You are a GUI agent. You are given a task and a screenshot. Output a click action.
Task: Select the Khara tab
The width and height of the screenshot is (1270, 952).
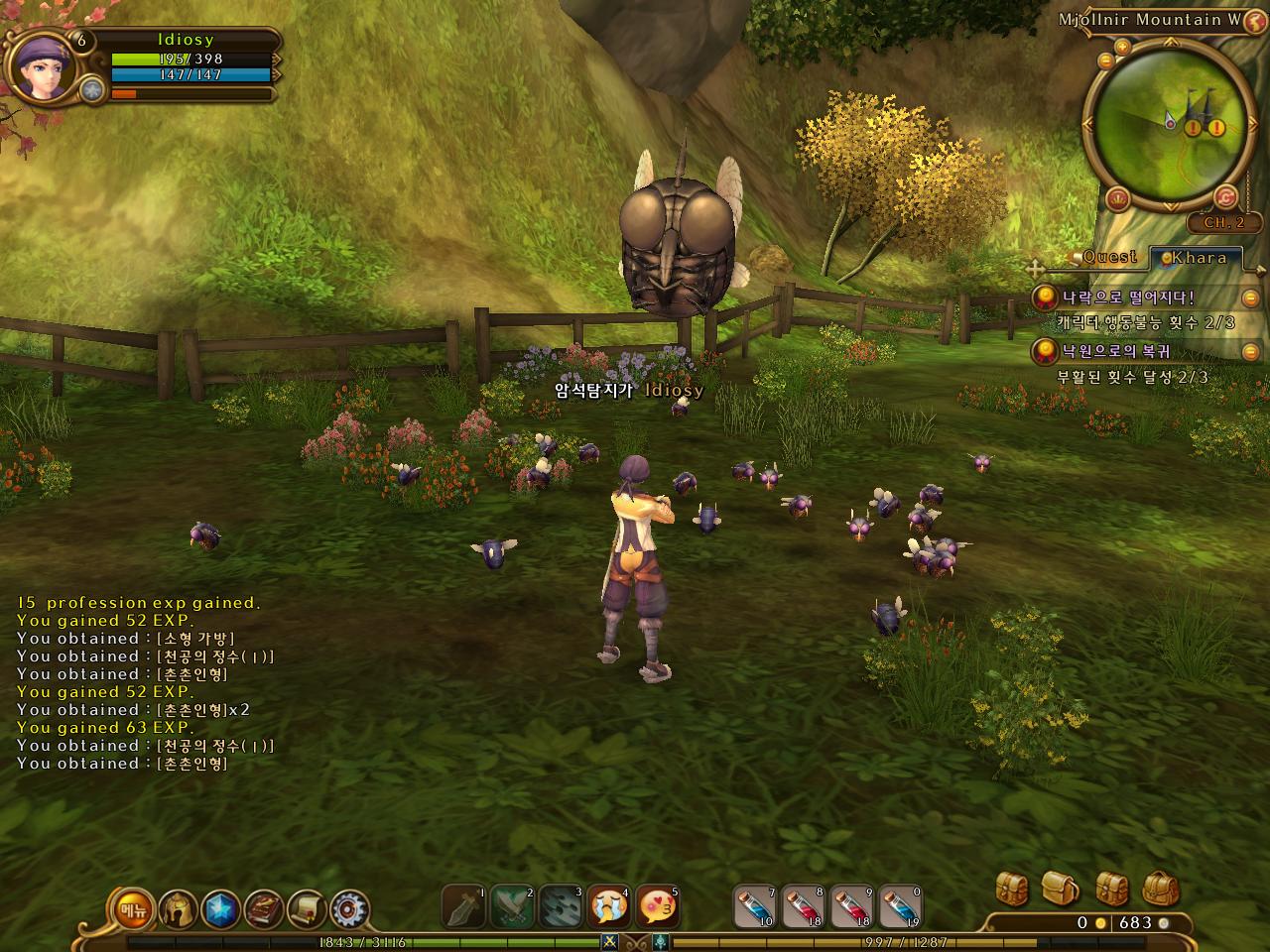1199,258
